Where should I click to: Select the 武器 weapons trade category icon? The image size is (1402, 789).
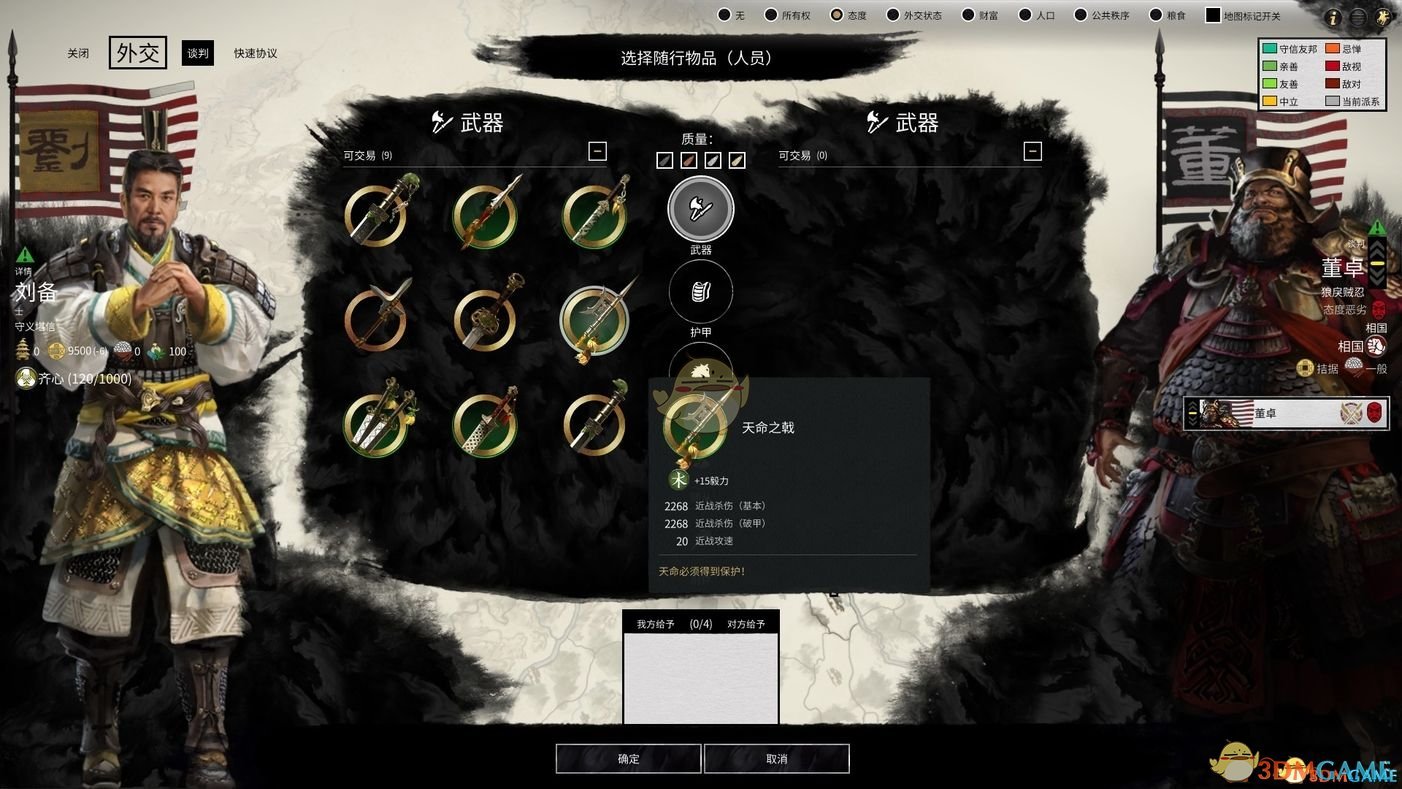tap(700, 208)
